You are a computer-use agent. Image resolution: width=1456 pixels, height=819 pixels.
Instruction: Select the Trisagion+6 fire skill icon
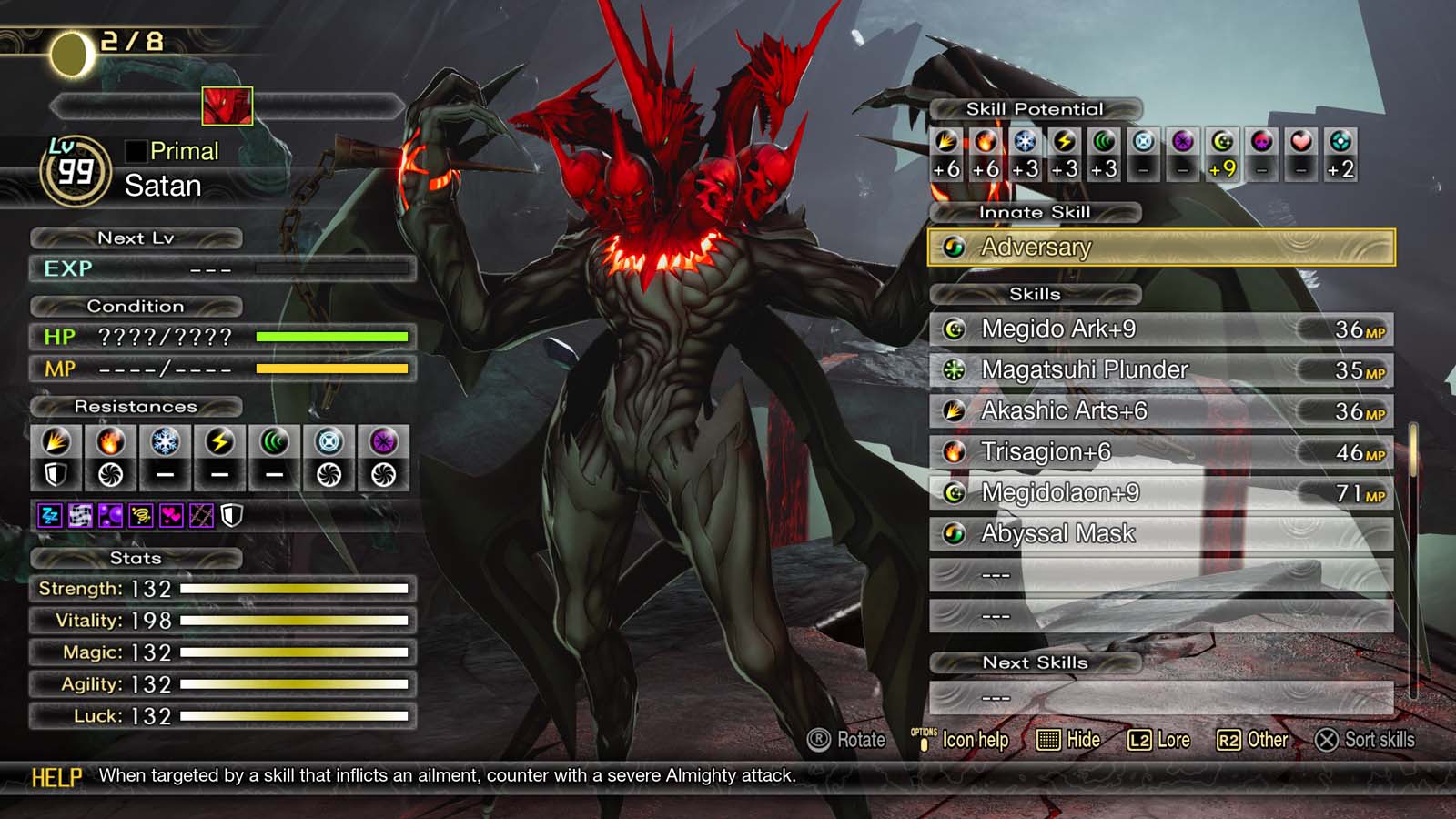(x=956, y=451)
